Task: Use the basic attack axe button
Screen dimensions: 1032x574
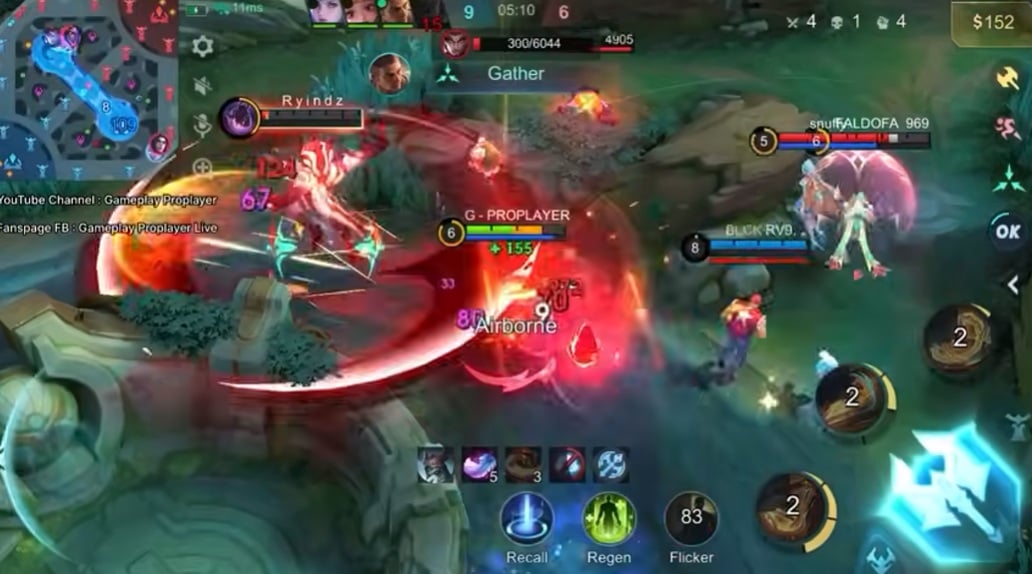Action: (952, 478)
